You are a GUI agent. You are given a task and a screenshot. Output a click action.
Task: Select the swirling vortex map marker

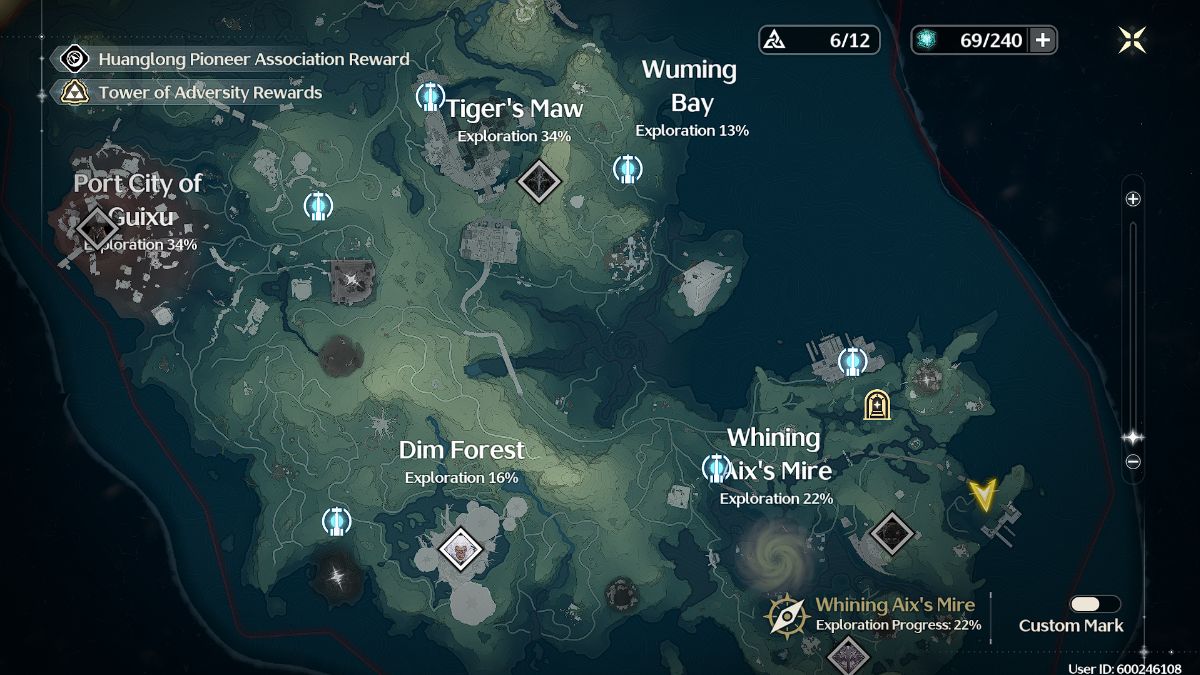(775, 552)
